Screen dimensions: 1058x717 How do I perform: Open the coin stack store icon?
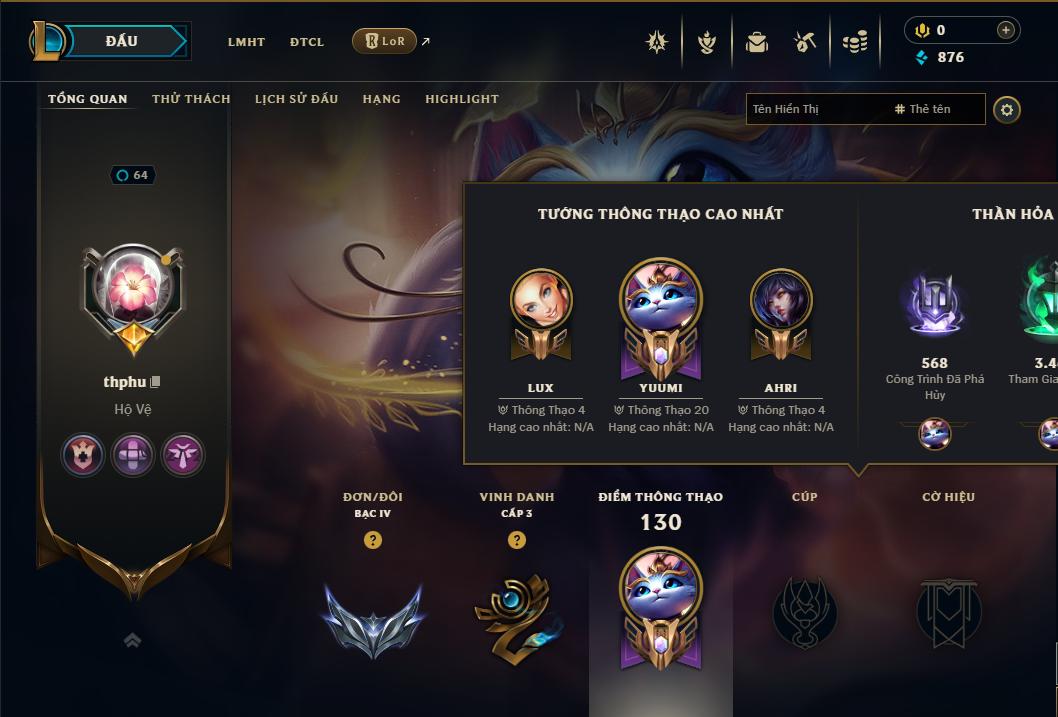click(x=854, y=42)
